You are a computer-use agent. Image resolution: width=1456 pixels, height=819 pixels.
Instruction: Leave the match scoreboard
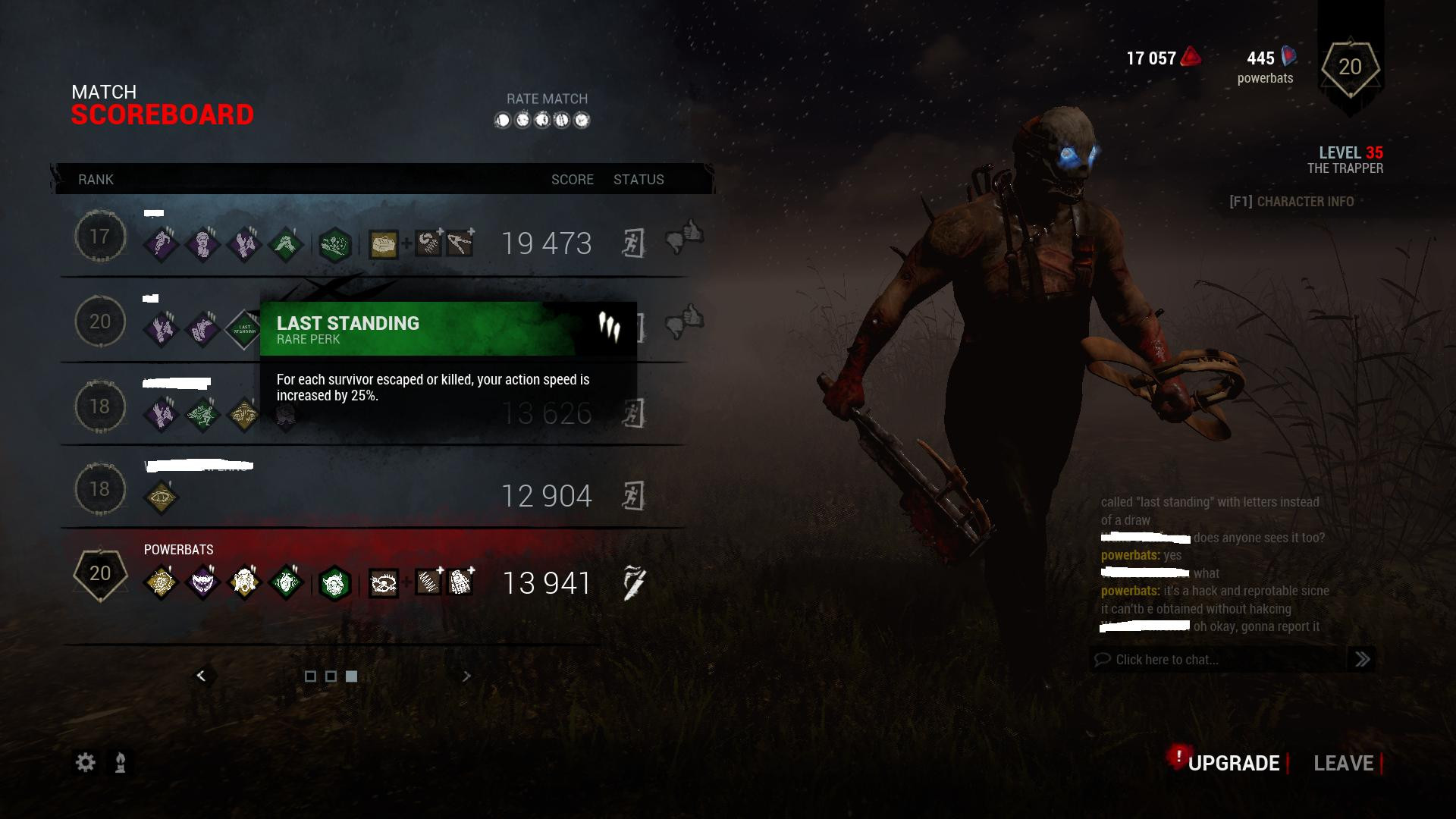(x=1343, y=763)
